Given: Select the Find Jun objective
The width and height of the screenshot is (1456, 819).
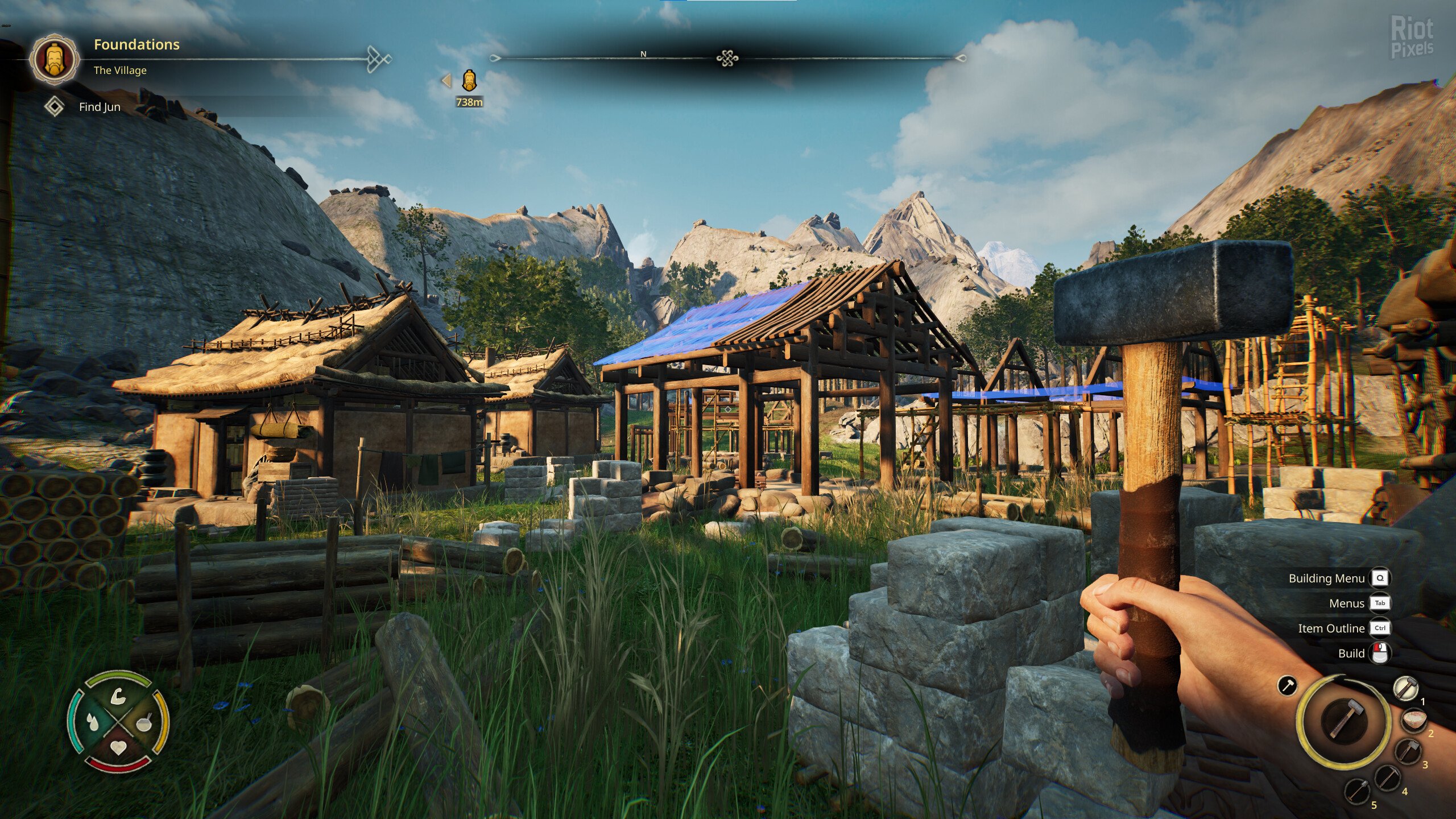Looking at the screenshot, I should pos(100,107).
